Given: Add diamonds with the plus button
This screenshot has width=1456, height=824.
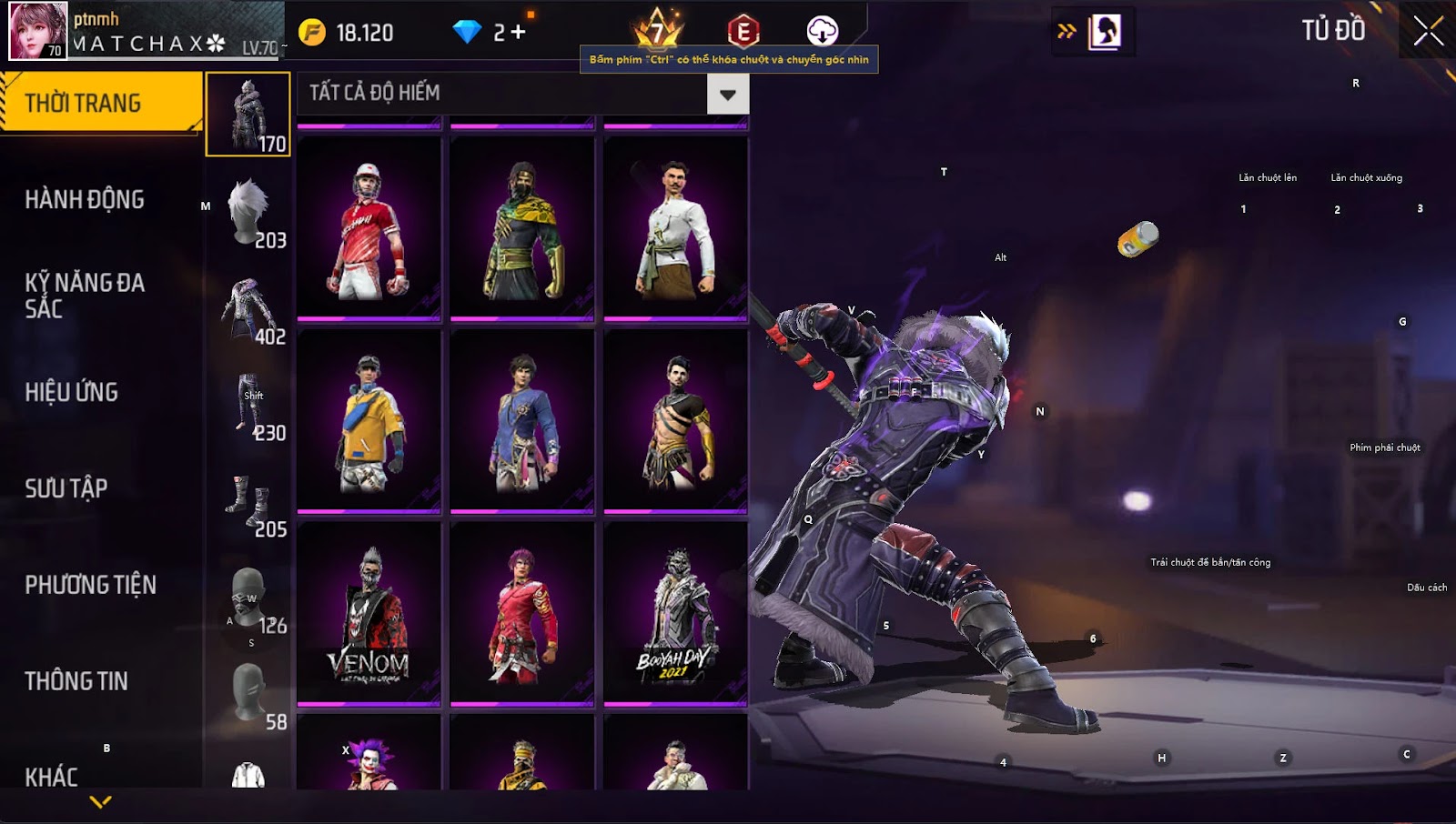Looking at the screenshot, I should pos(518,33).
